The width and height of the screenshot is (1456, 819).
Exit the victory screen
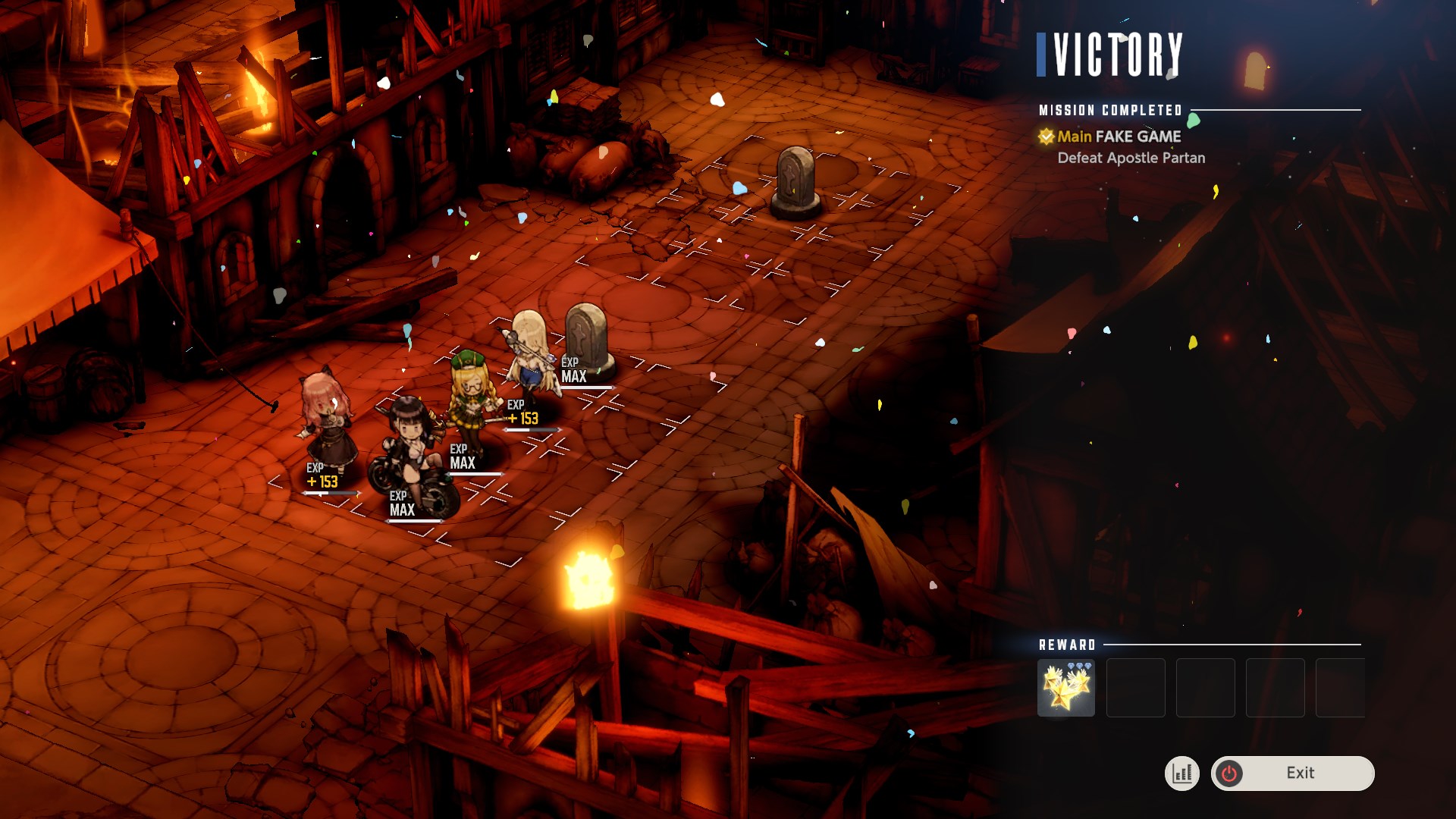(x=1292, y=773)
